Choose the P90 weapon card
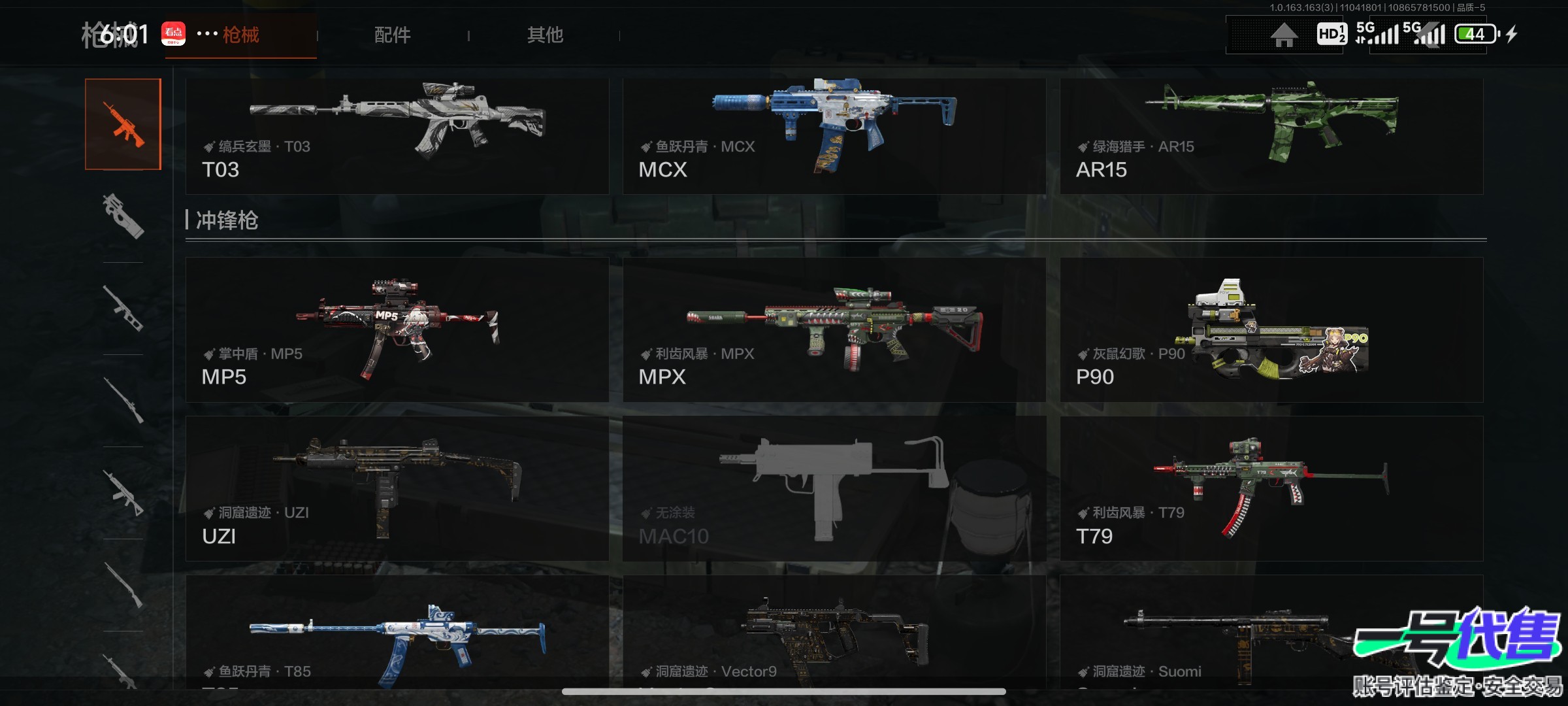Image resolution: width=1568 pixels, height=706 pixels. coord(1271,329)
